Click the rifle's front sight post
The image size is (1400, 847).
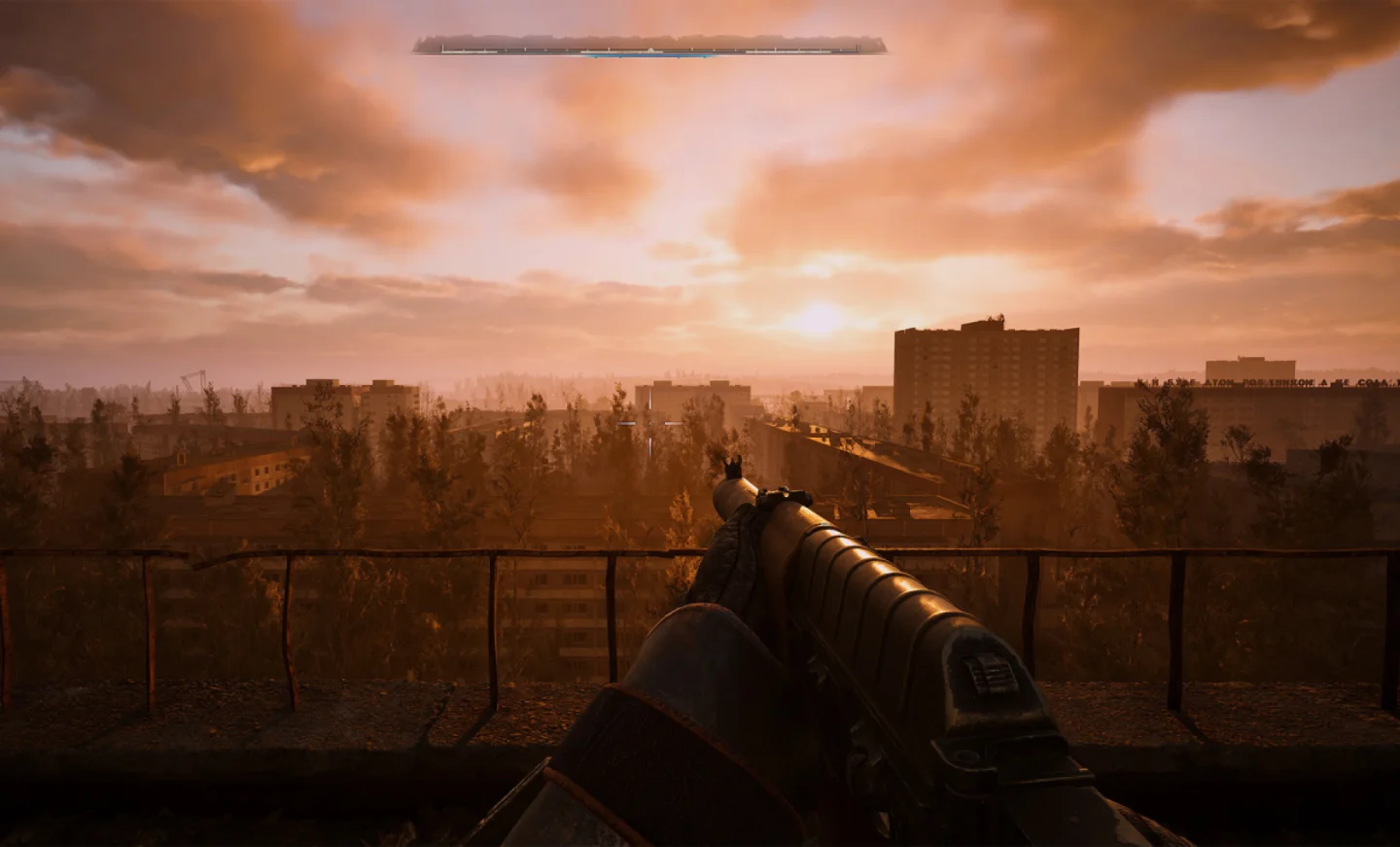click(733, 465)
